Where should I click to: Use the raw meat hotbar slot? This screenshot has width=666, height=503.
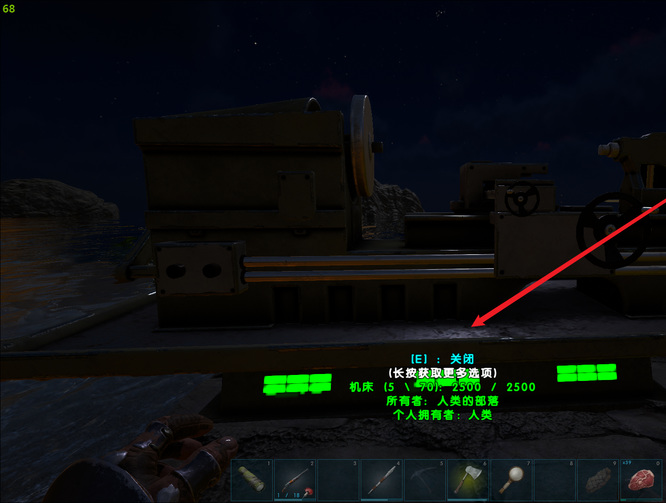(x=640, y=479)
